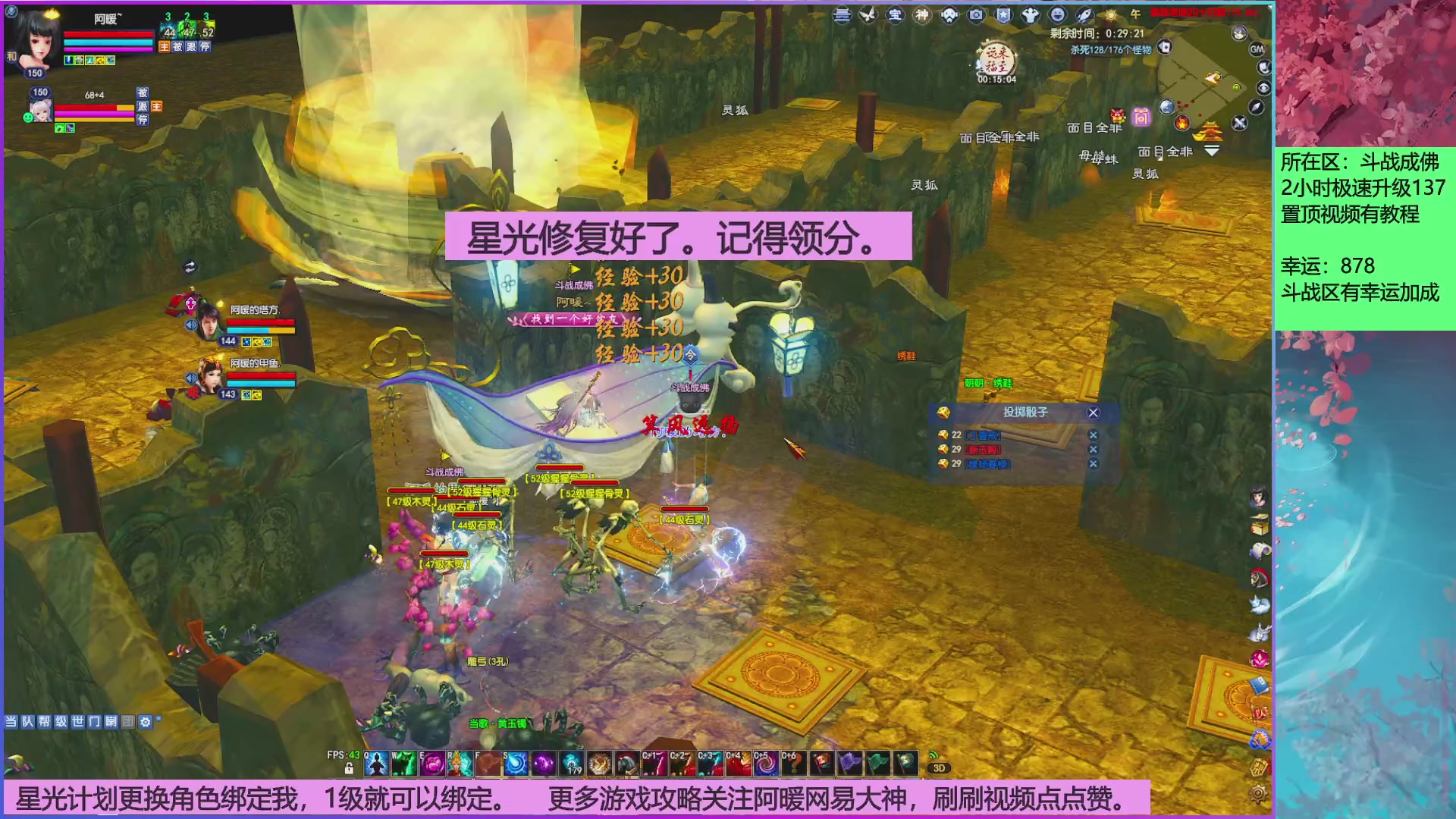Screen dimensions: 1456x819
Task: Open the star badge icon in top toolbar
Action: click(1004, 15)
